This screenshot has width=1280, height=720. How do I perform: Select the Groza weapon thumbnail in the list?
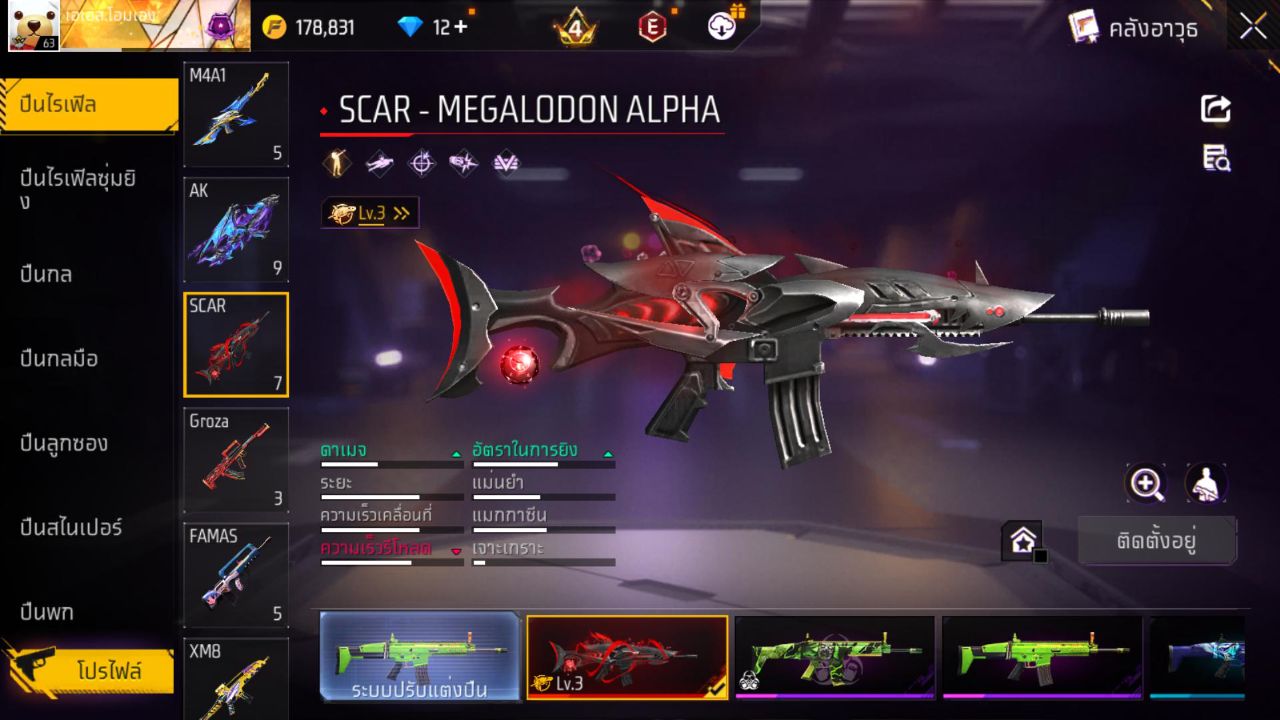click(235, 458)
